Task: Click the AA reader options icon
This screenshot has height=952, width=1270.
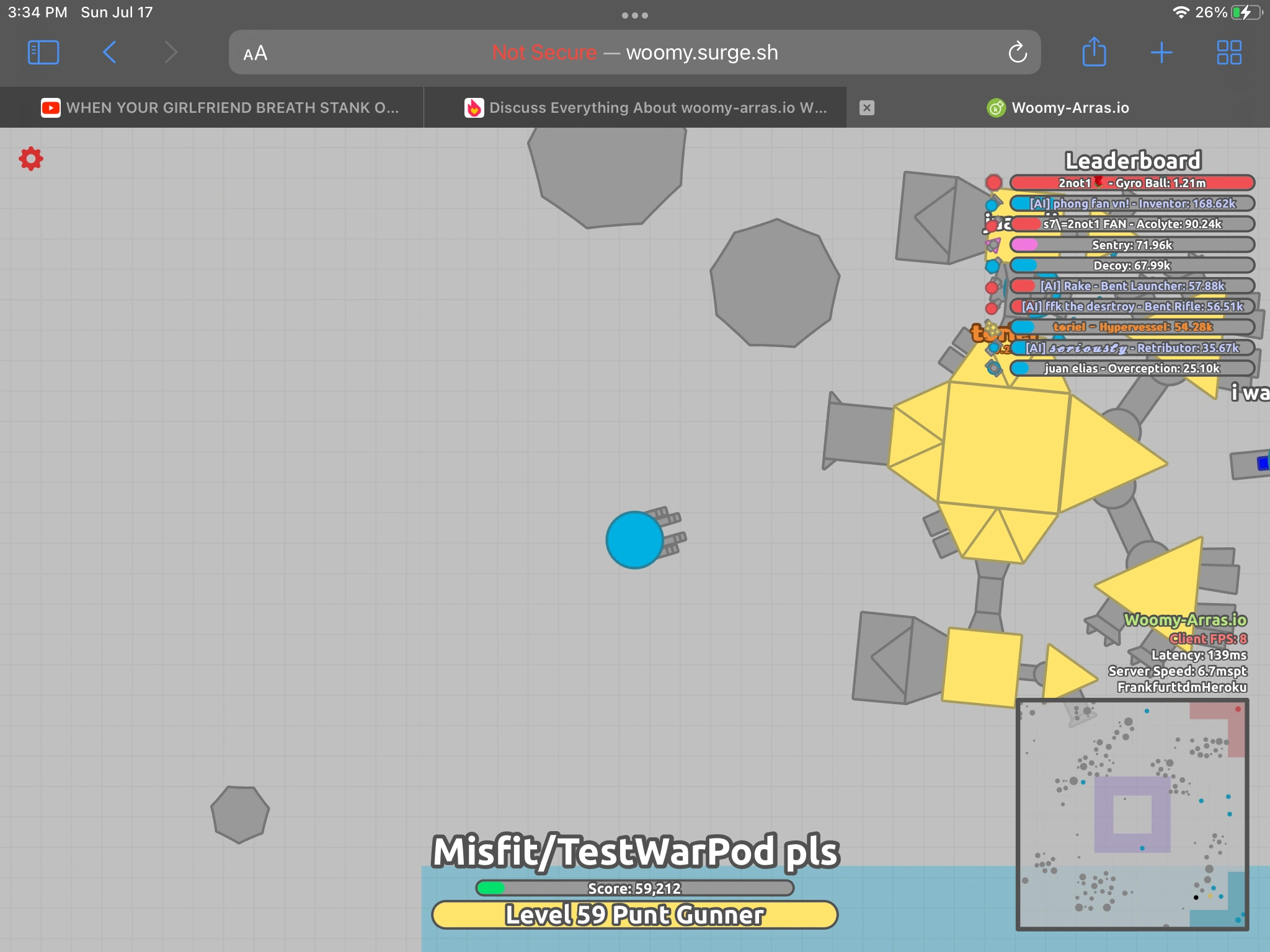Action: pyautogui.click(x=254, y=53)
